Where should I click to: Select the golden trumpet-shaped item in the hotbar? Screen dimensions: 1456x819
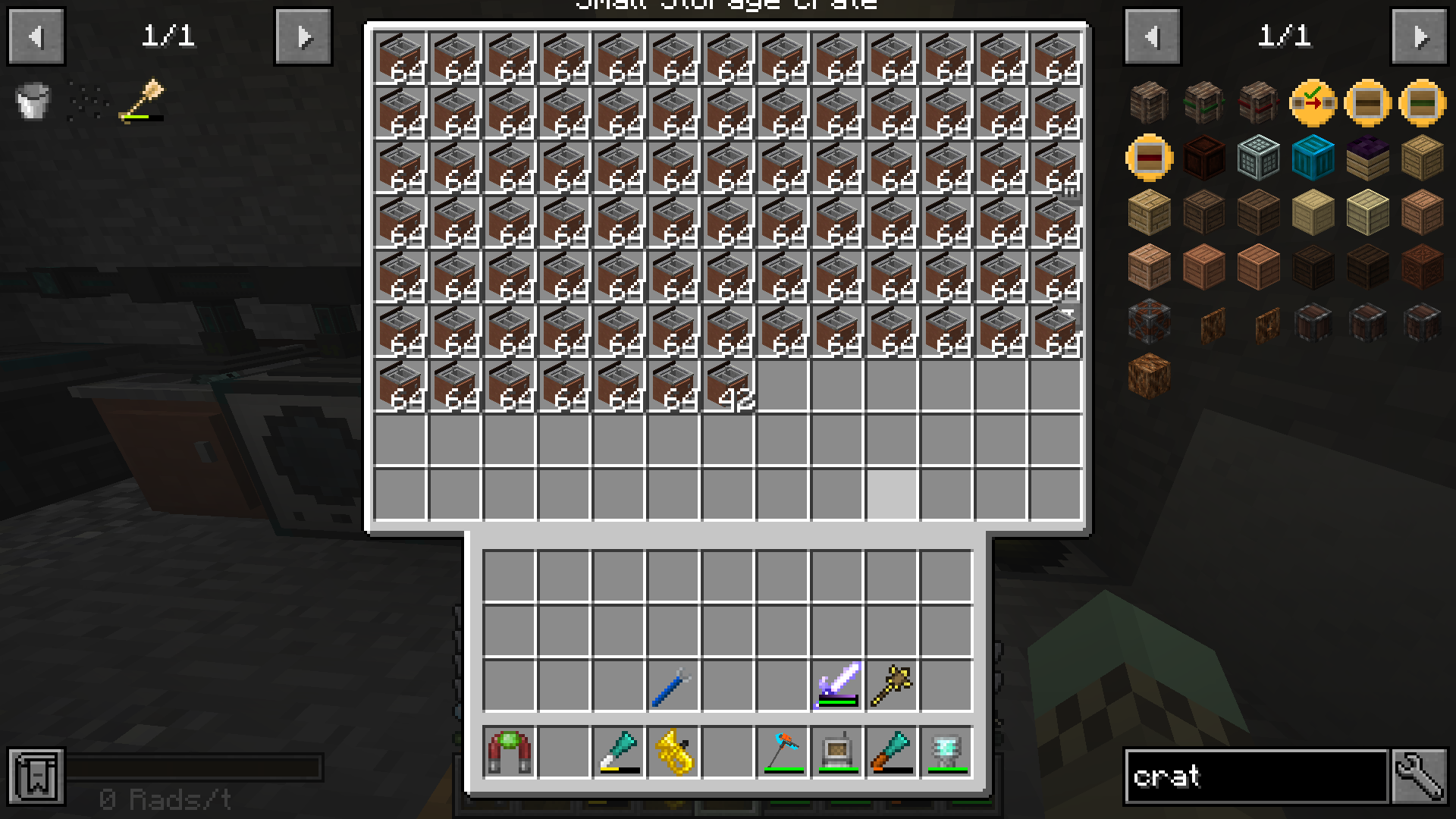pyautogui.click(x=673, y=752)
